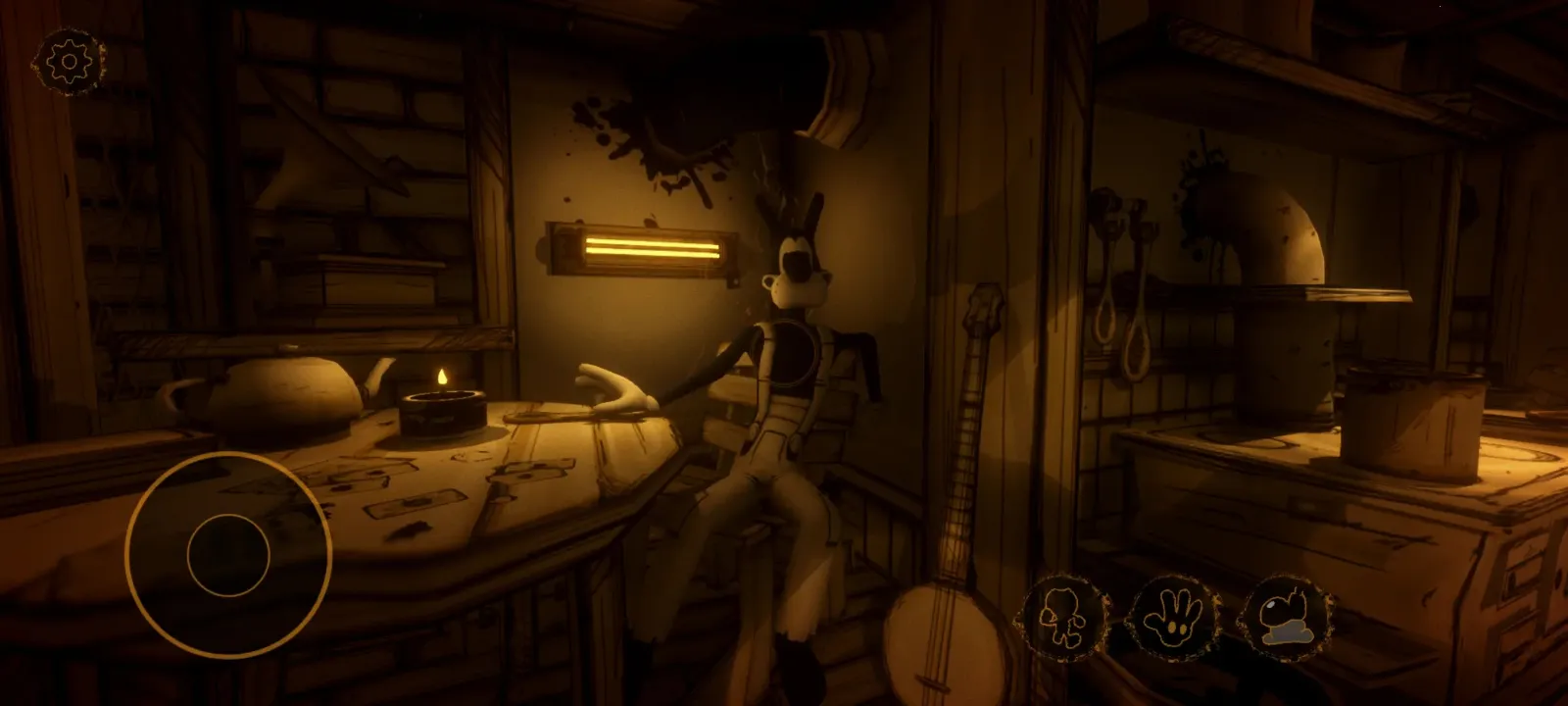Viewport: 1568px width, 706px height.
Task: Tap the virtual movement joystick
Action: coord(228,555)
